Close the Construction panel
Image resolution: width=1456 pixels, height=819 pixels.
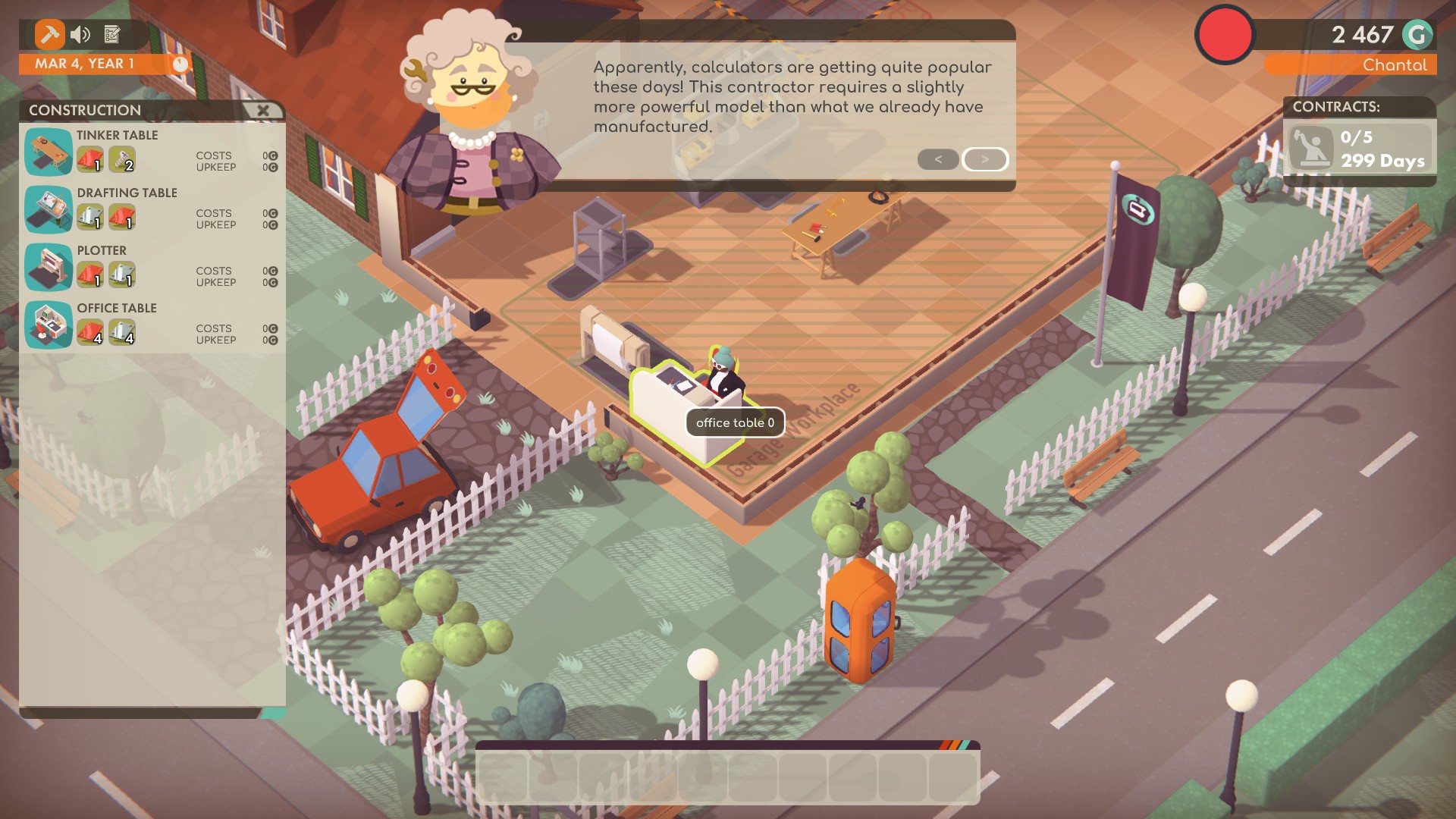pyautogui.click(x=263, y=110)
